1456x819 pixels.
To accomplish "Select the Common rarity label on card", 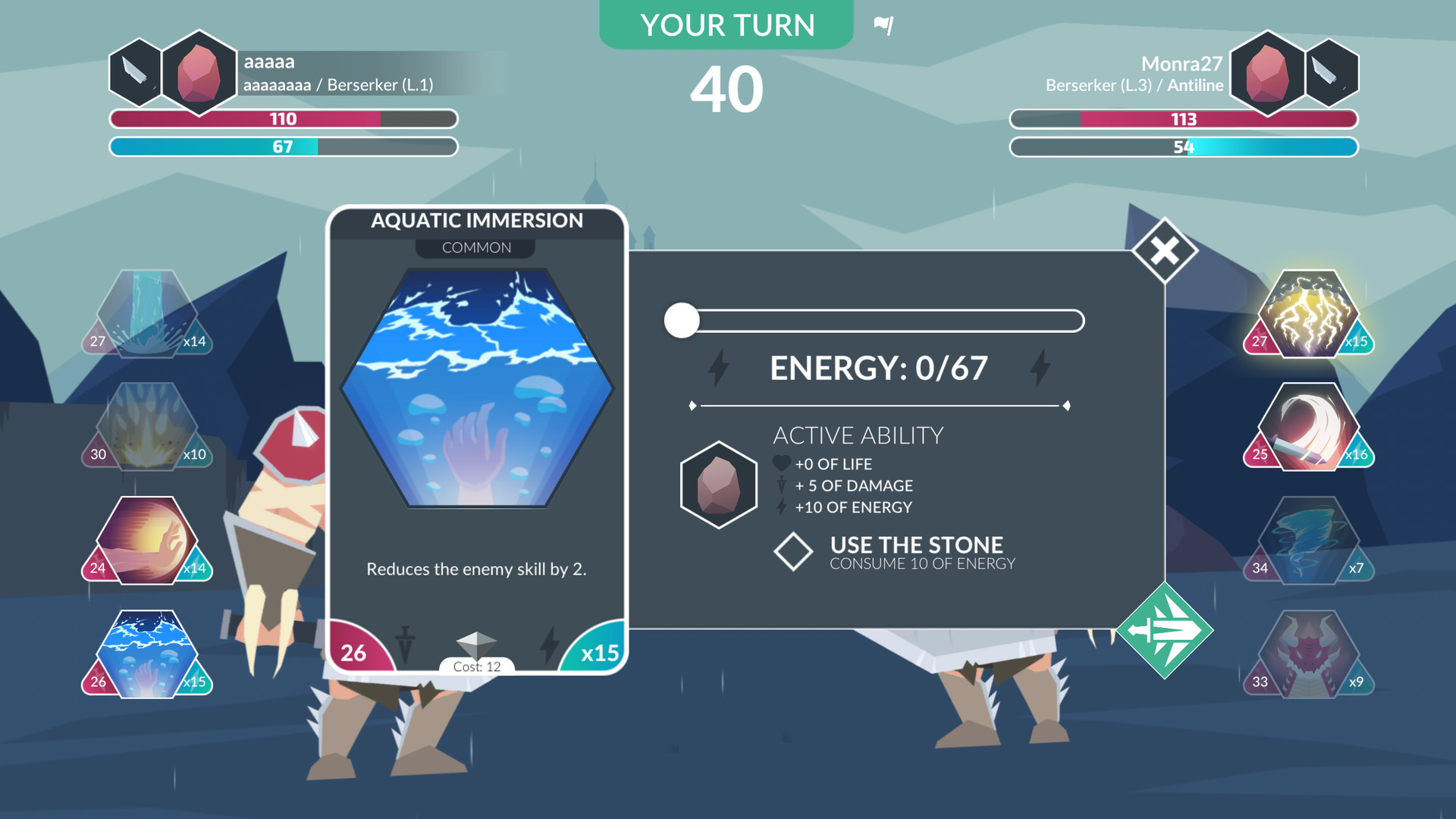I will 475,246.
